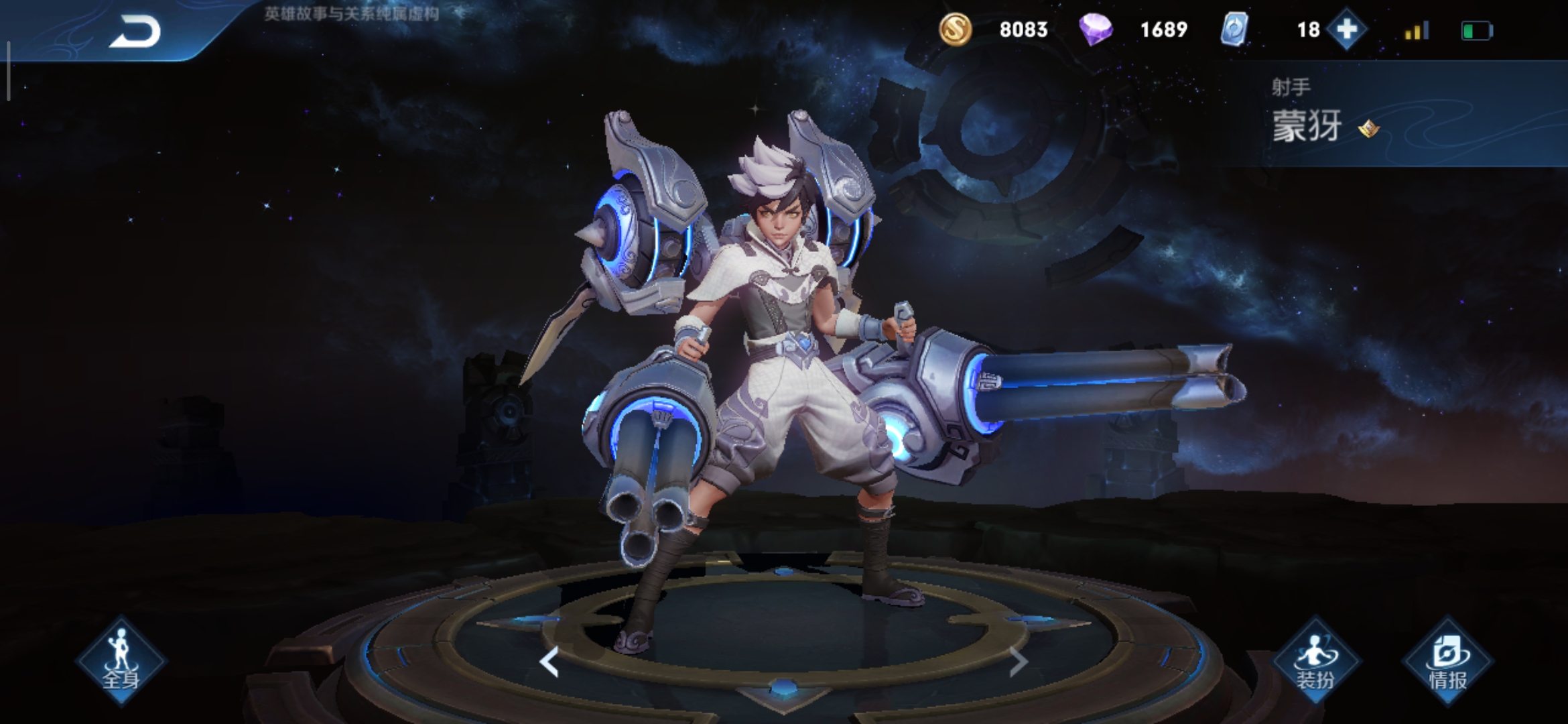Open the 情报 info panel

tap(1448, 661)
